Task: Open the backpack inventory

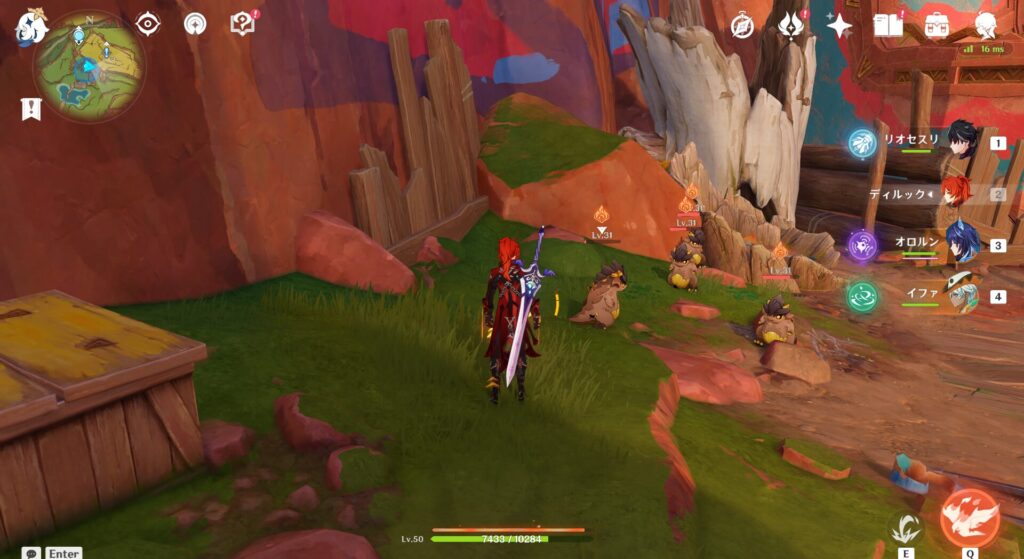Action: (937, 25)
